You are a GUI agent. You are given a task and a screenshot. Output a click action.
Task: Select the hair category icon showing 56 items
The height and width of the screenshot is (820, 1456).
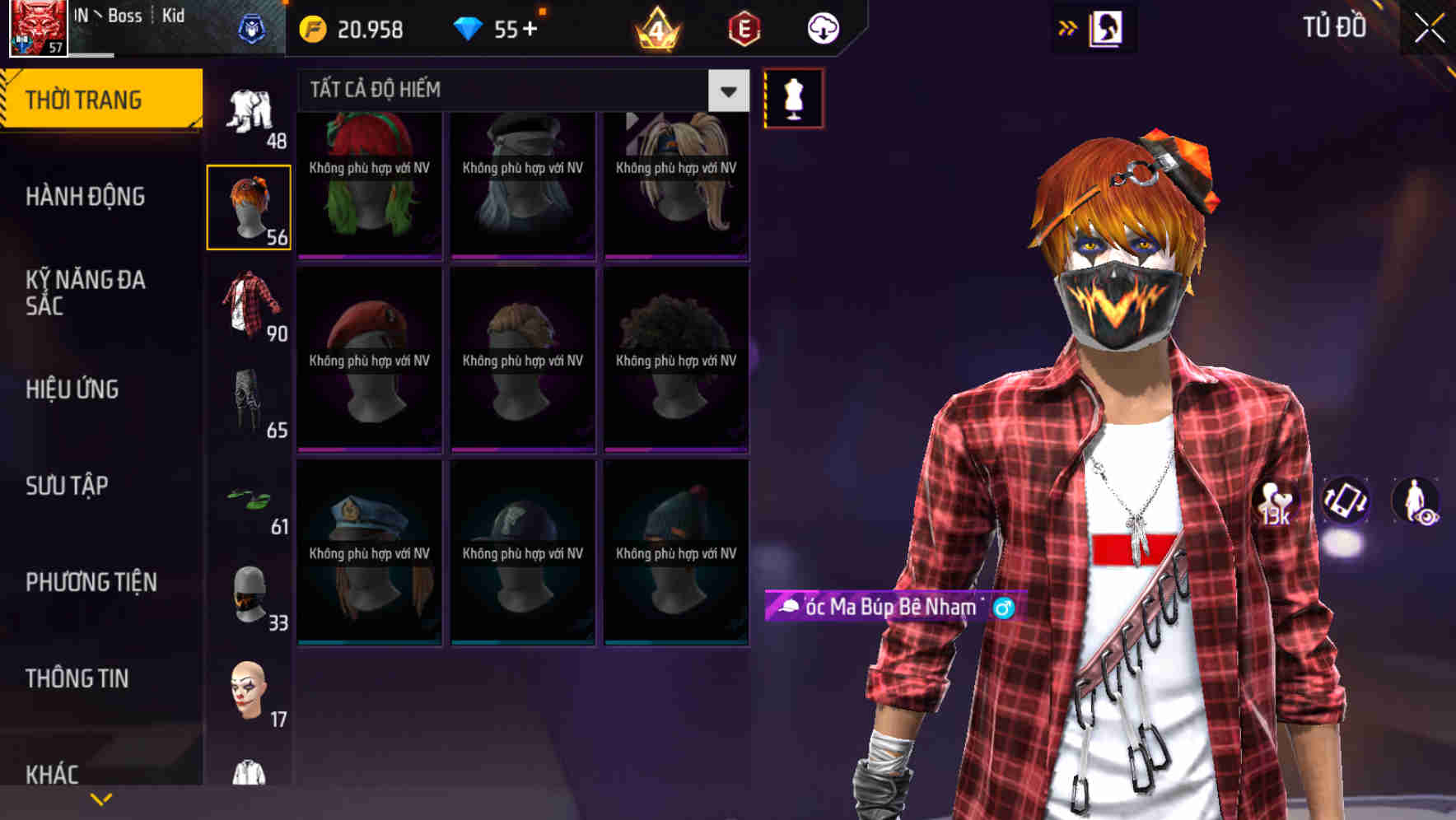click(x=250, y=205)
